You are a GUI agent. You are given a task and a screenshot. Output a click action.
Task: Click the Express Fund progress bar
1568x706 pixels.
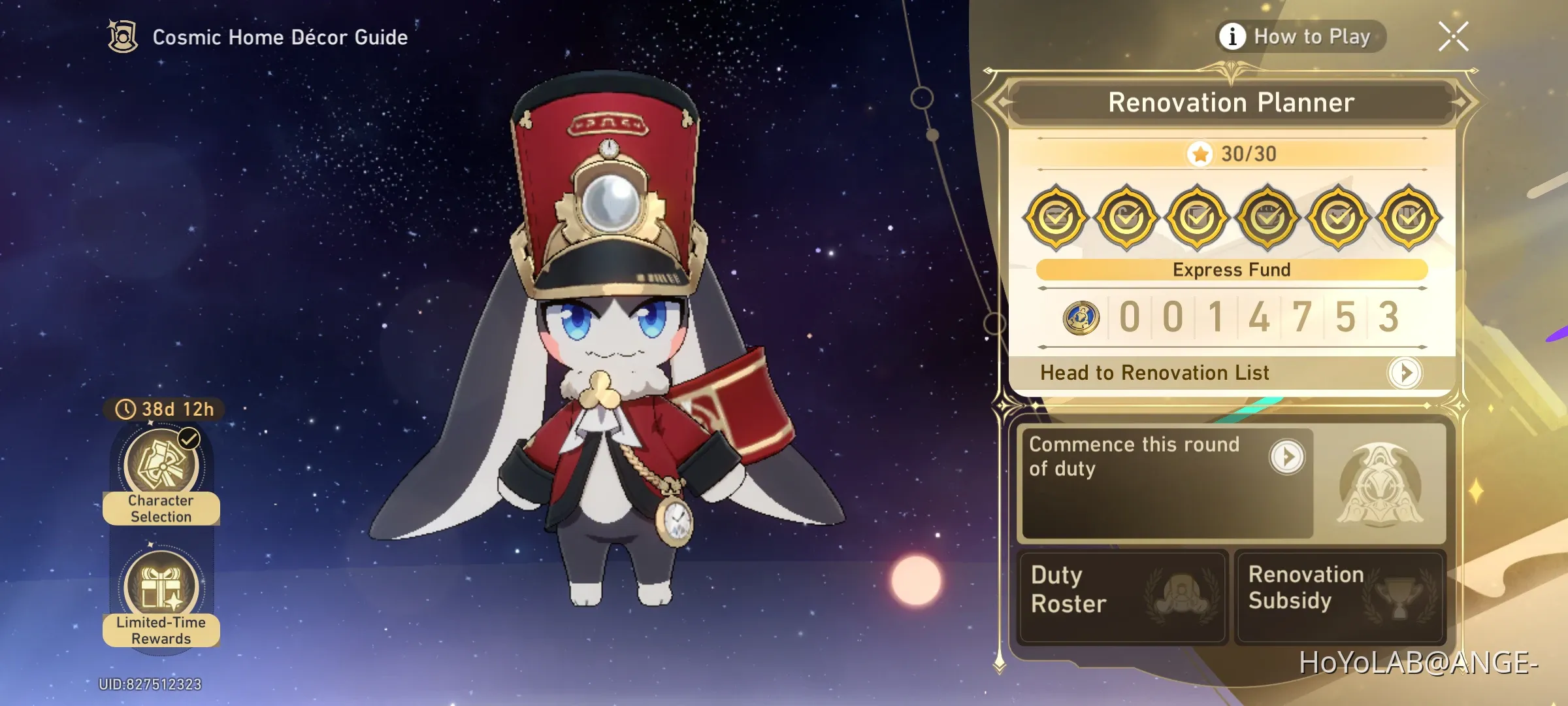click(x=1231, y=269)
